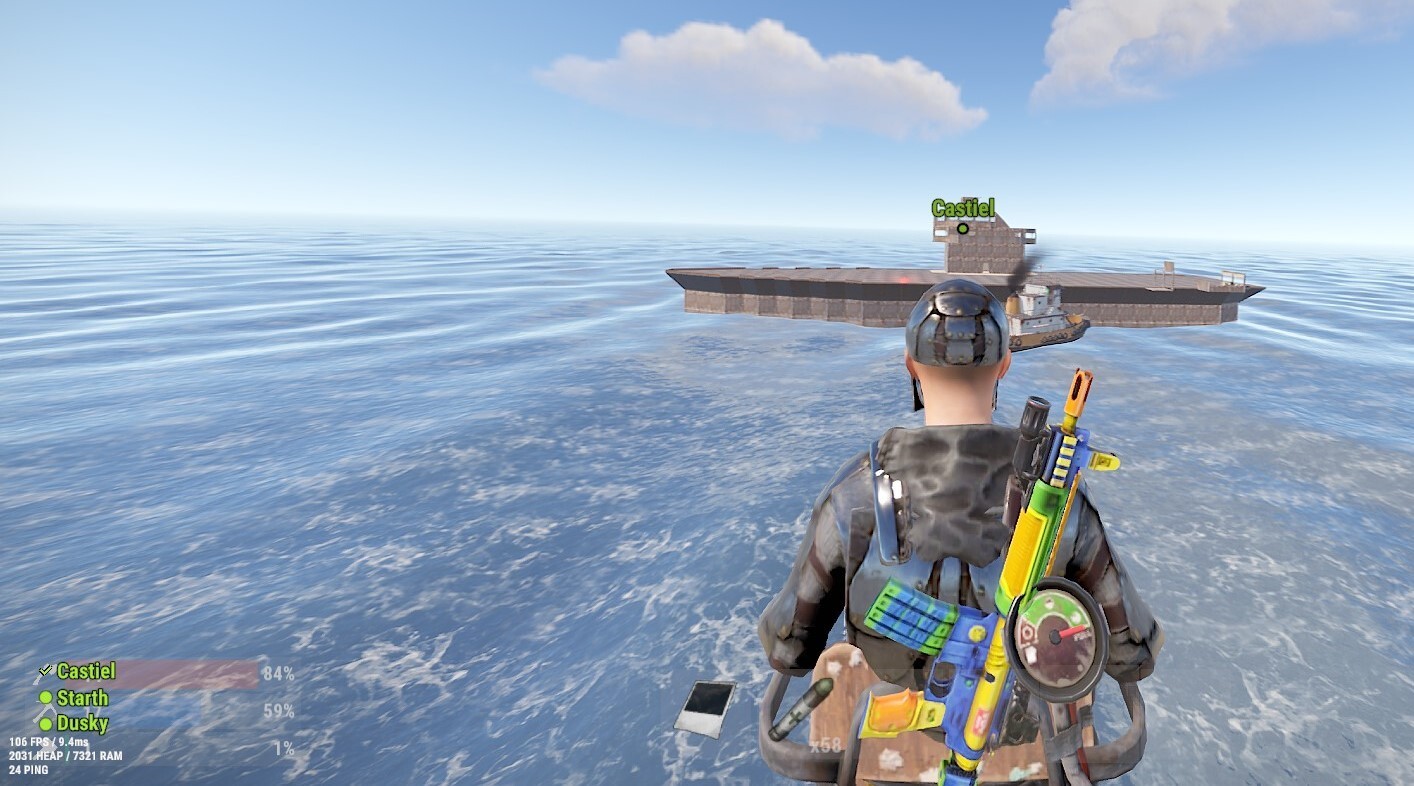Select Dusky in the team list
Viewport: 1414px width, 786px height.
82,723
